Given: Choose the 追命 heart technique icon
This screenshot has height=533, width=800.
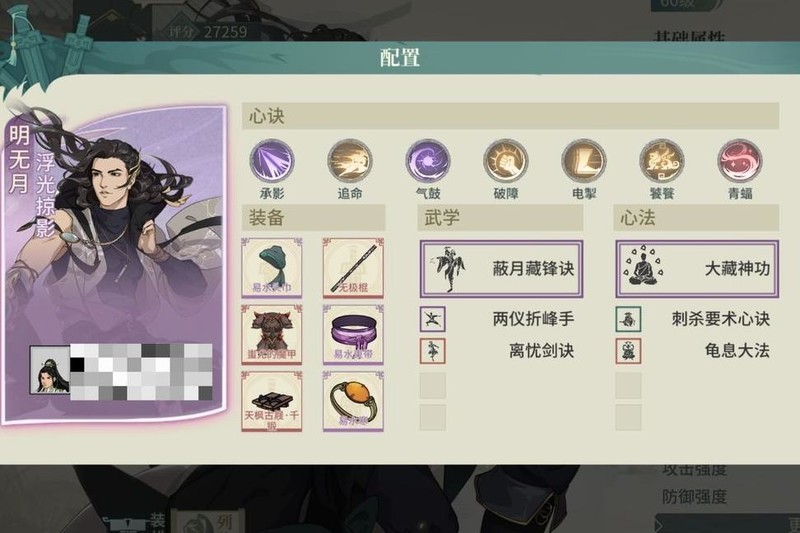Looking at the screenshot, I should pyautogui.click(x=350, y=160).
